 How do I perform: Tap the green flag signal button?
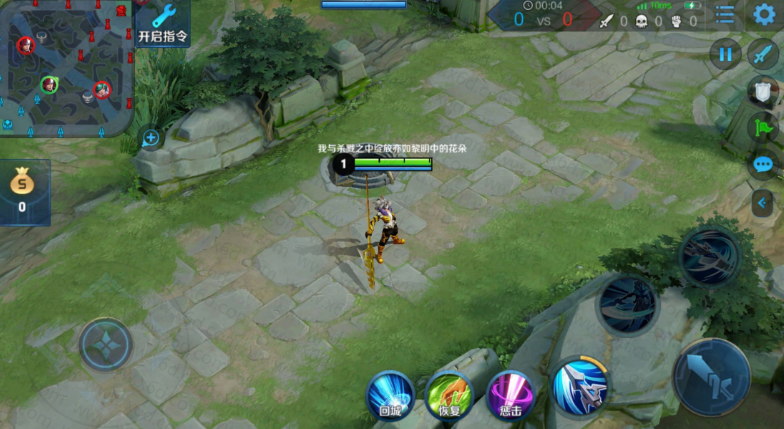tap(764, 127)
